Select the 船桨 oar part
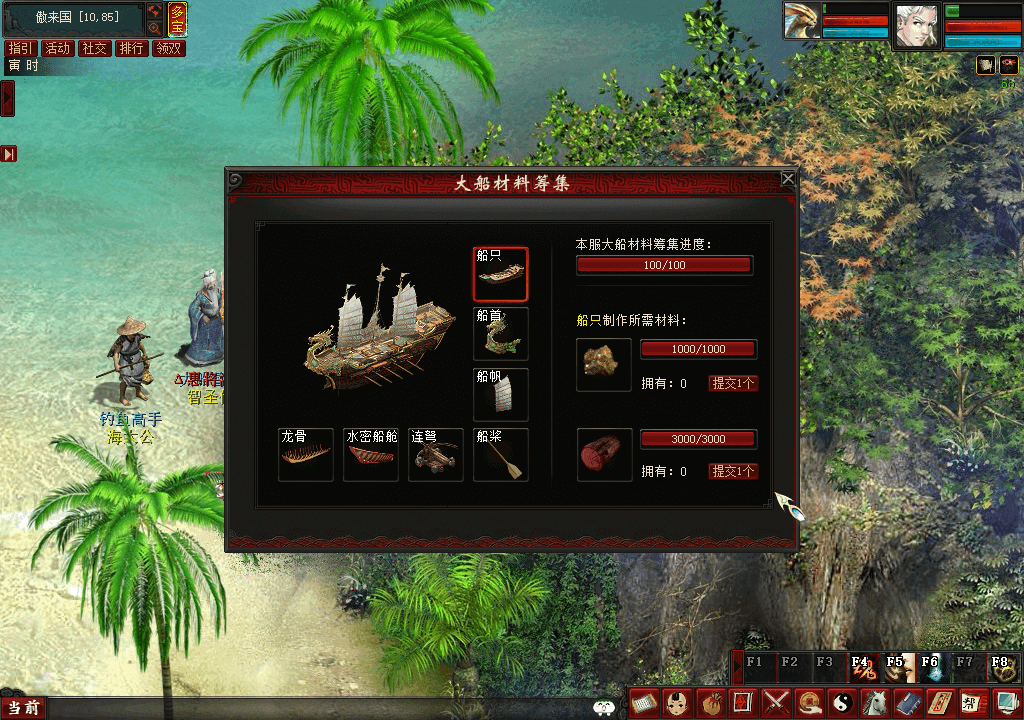Image resolution: width=1024 pixels, height=720 pixels. [500, 456]
